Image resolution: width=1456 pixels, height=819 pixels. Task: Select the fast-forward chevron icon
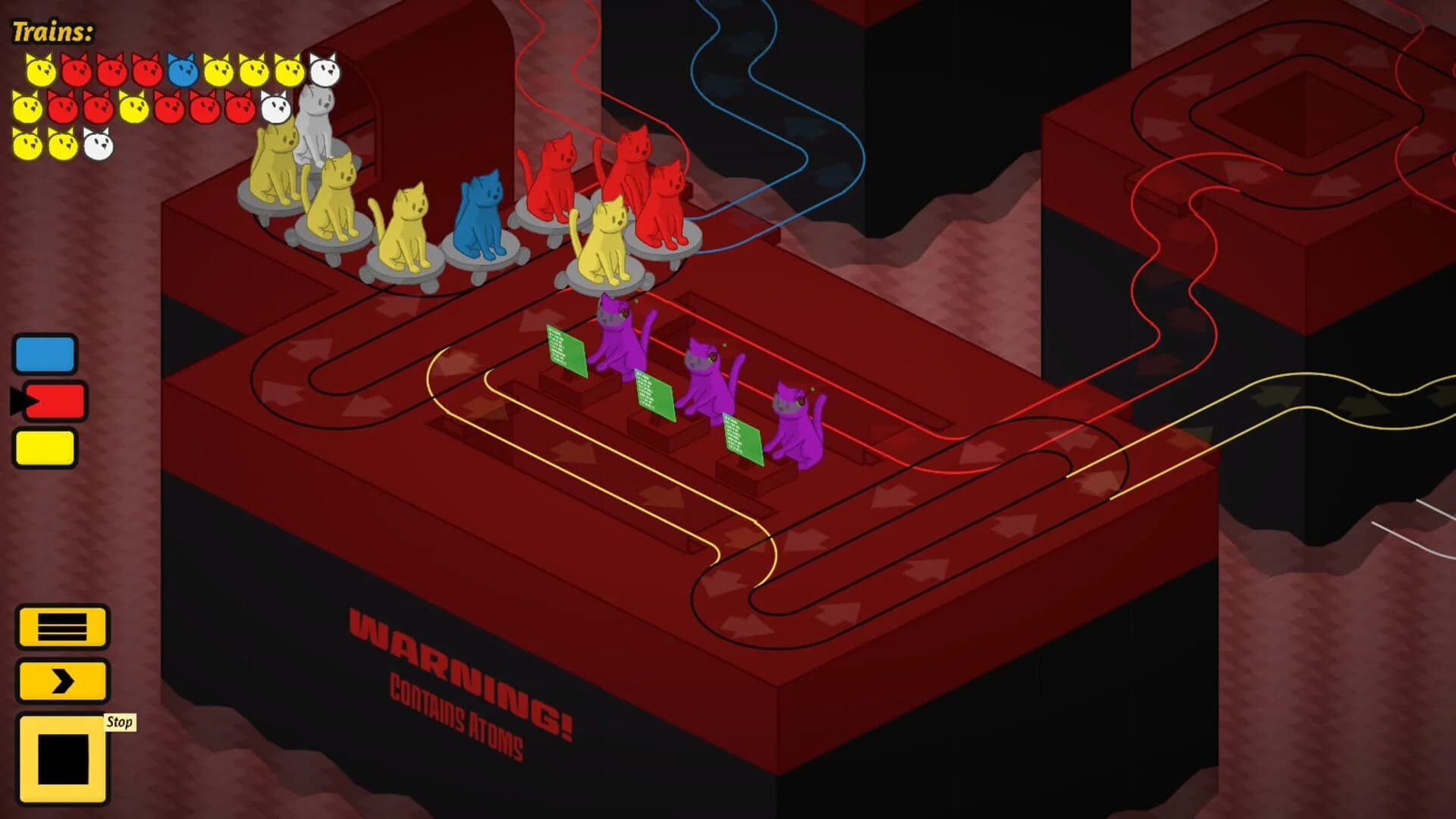(x=63, y=680)
